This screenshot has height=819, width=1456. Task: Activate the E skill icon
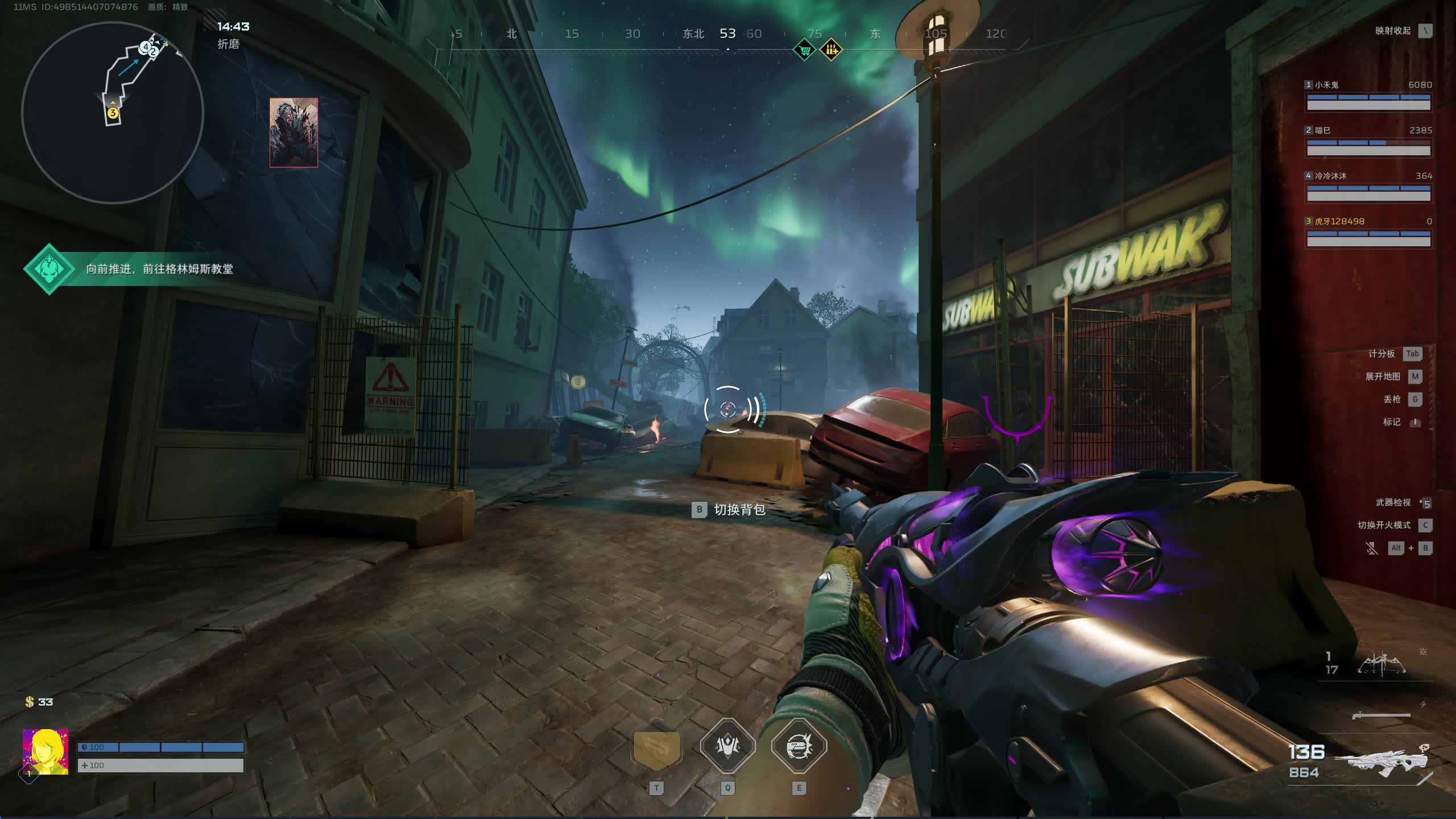click(x=799, y=746)
